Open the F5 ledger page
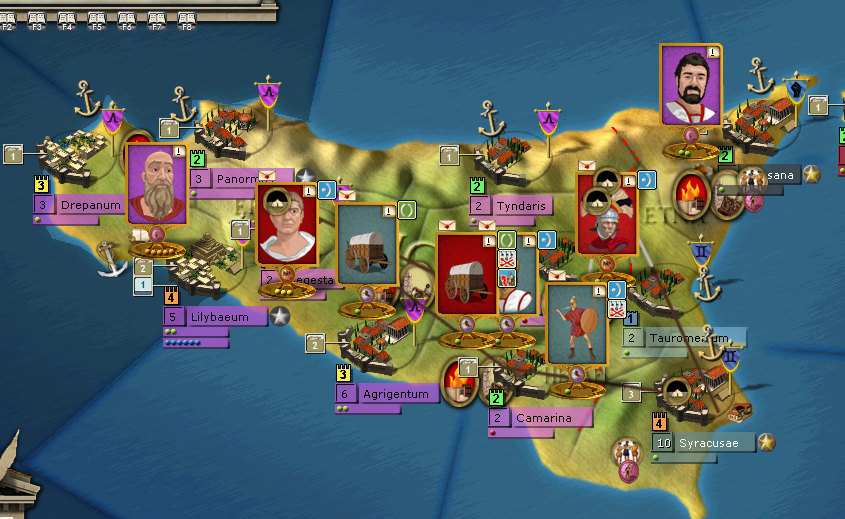This screenshot has width=845, height=519. (x=97, y=20)
